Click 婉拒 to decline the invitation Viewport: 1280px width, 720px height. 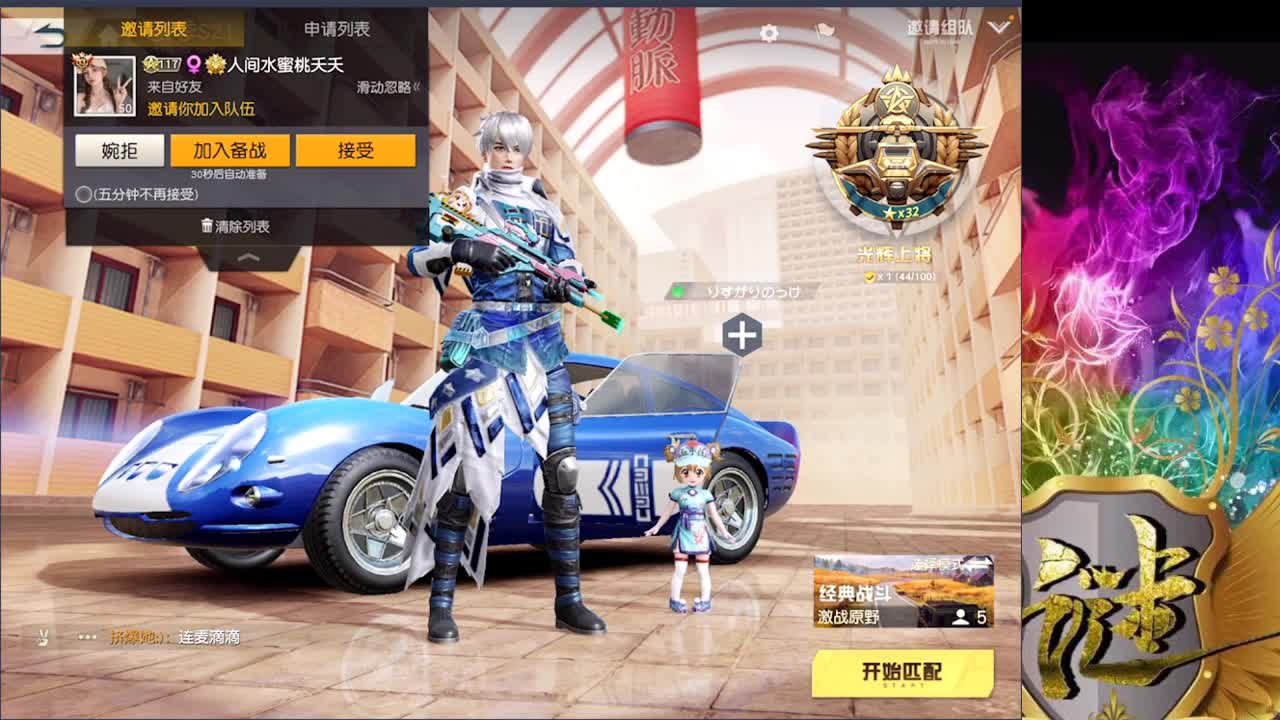(x=117, y=149)
